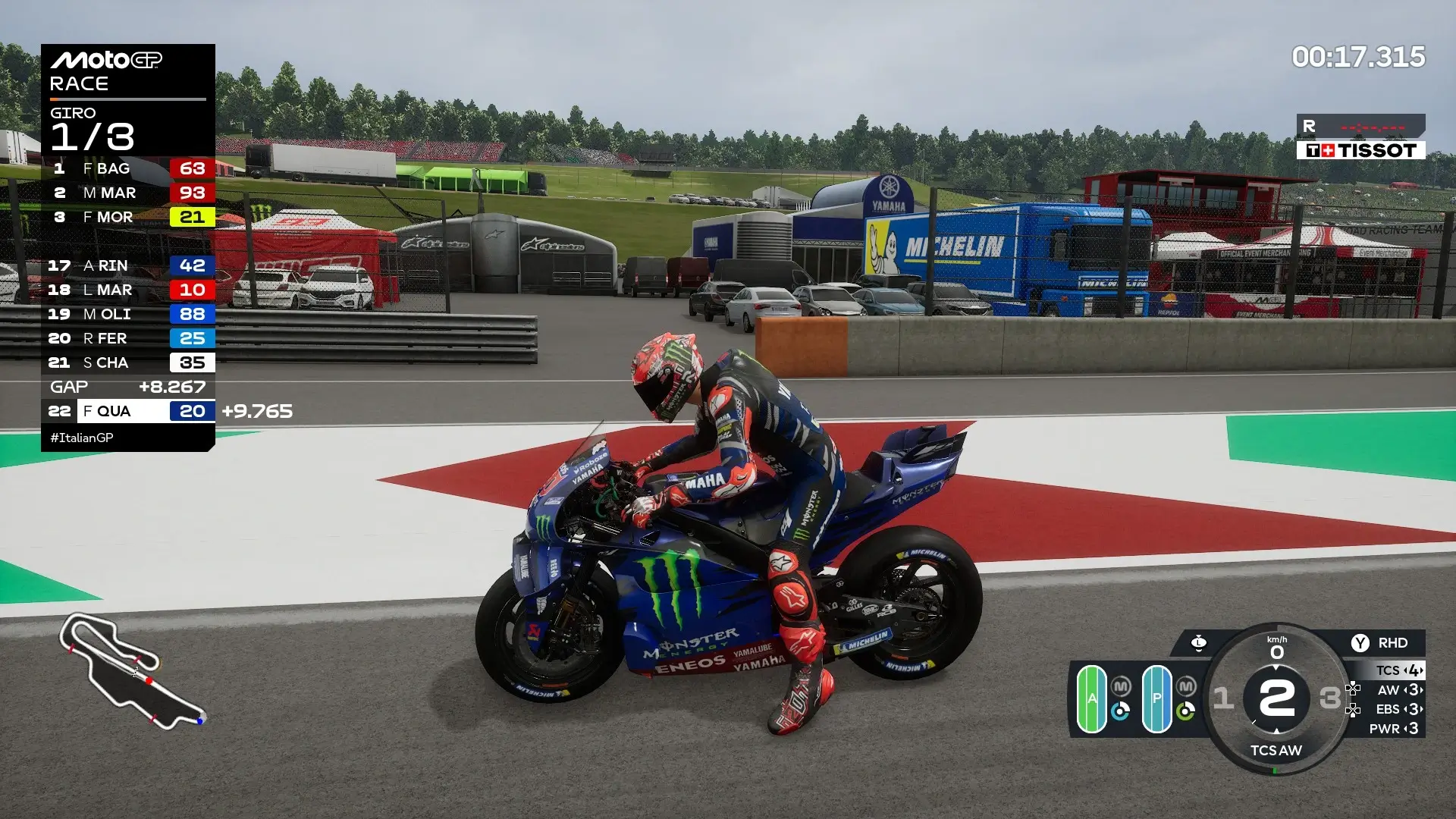
Task: Toggle the RHD ride height device
Action: click(x=1379, y=643)
